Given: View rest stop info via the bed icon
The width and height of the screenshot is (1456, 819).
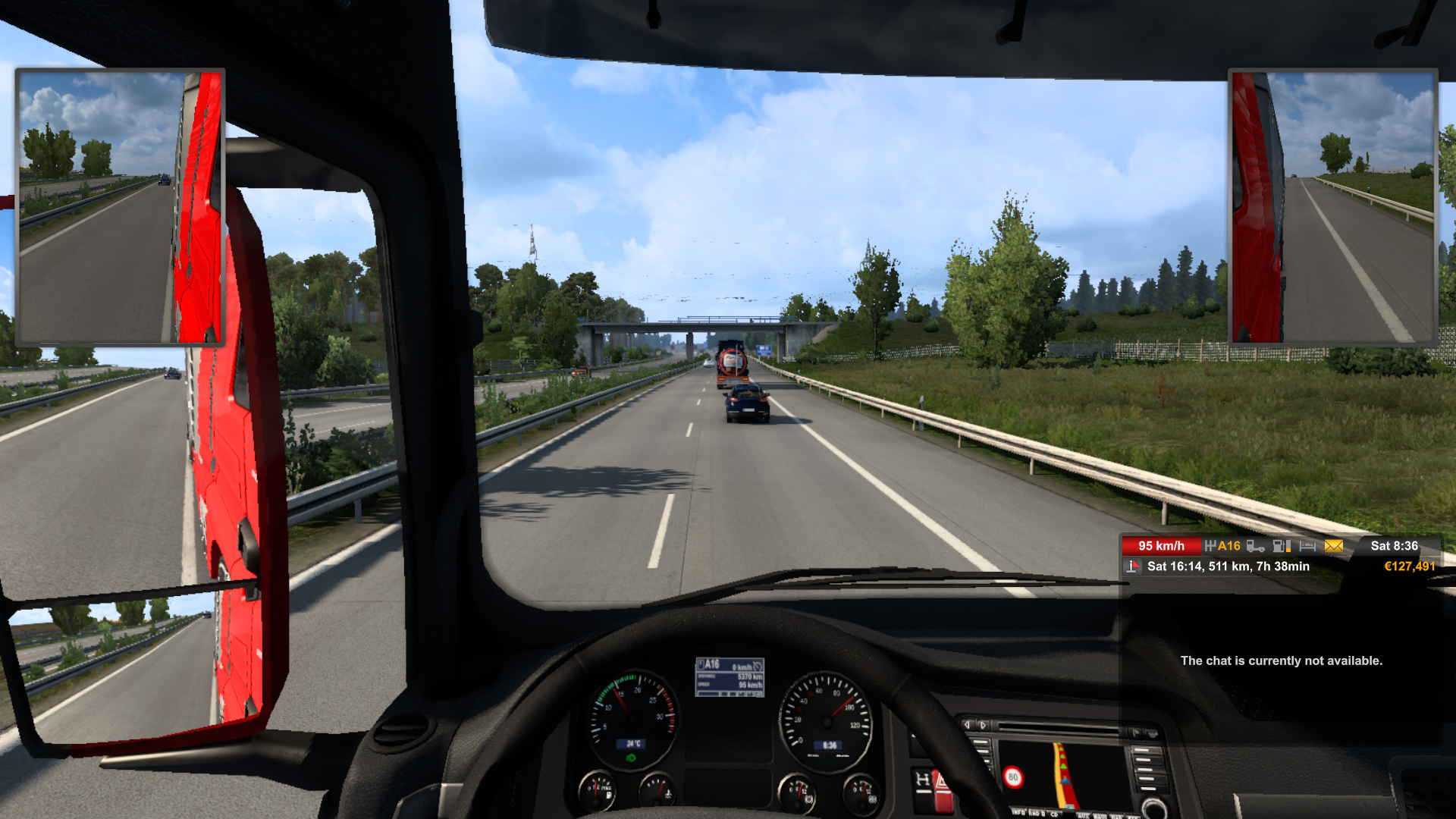Looking at the screenshot, I should point(1307,547).
